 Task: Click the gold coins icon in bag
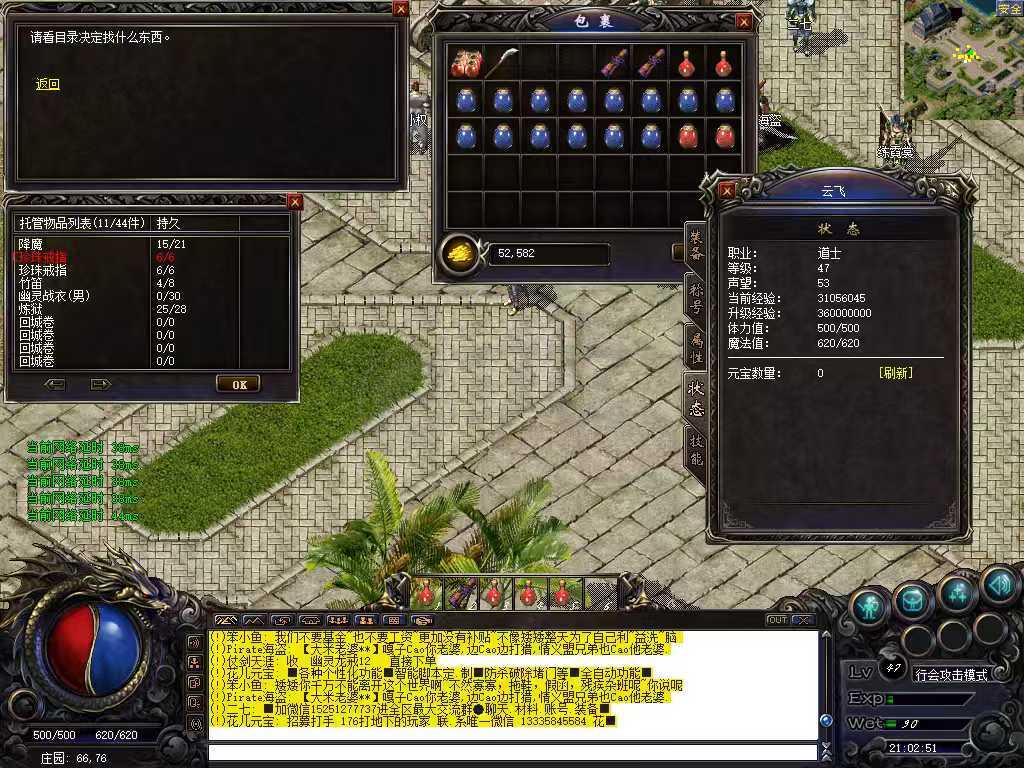[x=460, y=254]
